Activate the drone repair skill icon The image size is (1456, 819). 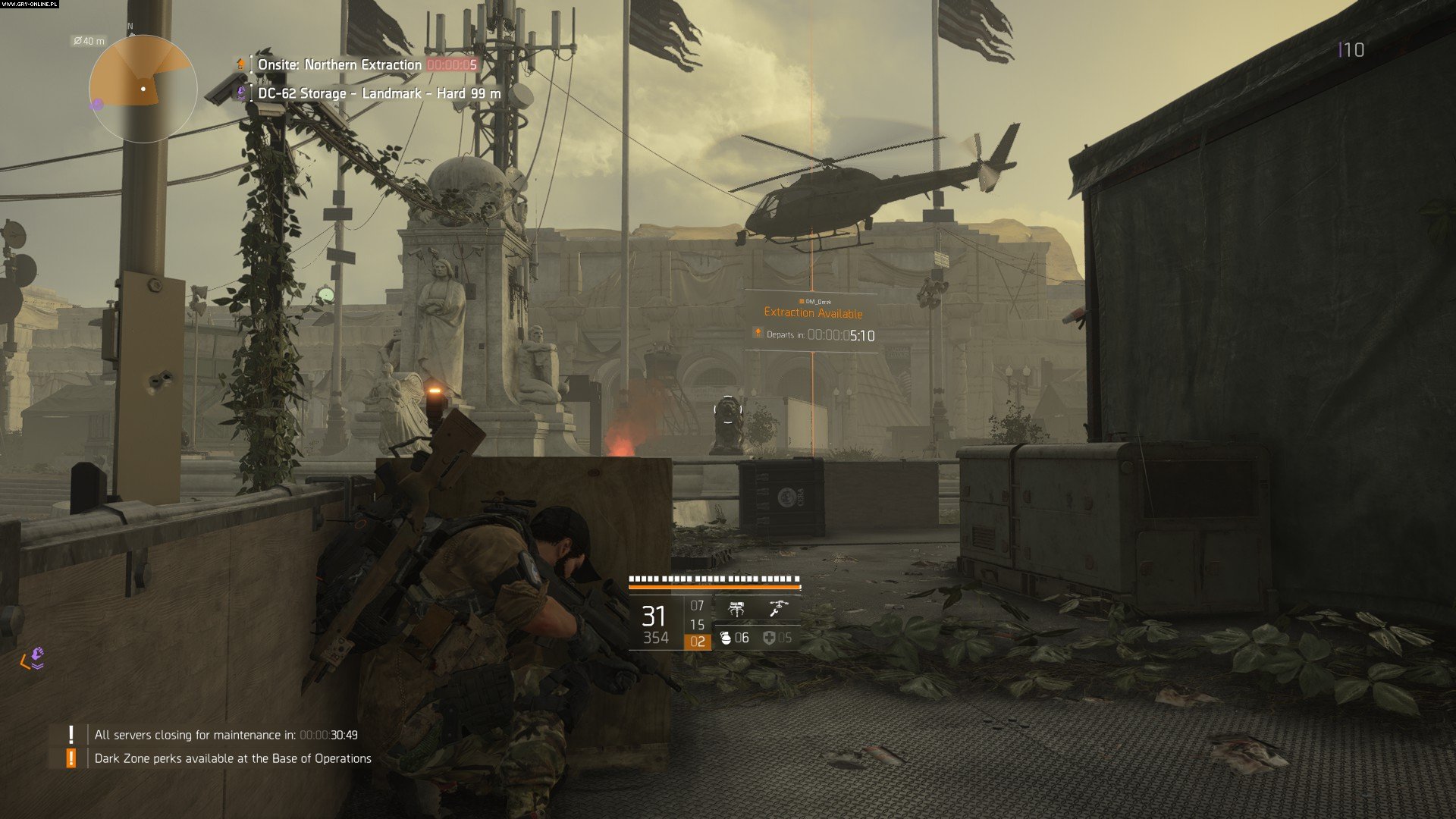(x=779, y=608)
